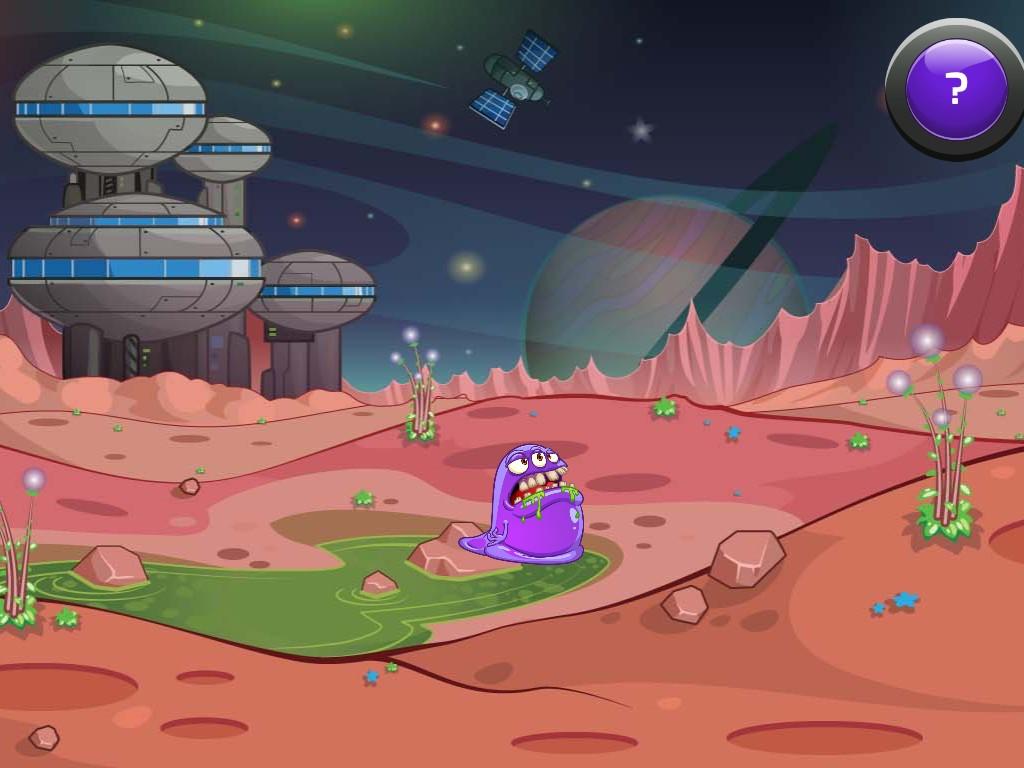The image size is (1024, 768).
Task: Open the purple question mark help button
Action: (x=955, y=89)
